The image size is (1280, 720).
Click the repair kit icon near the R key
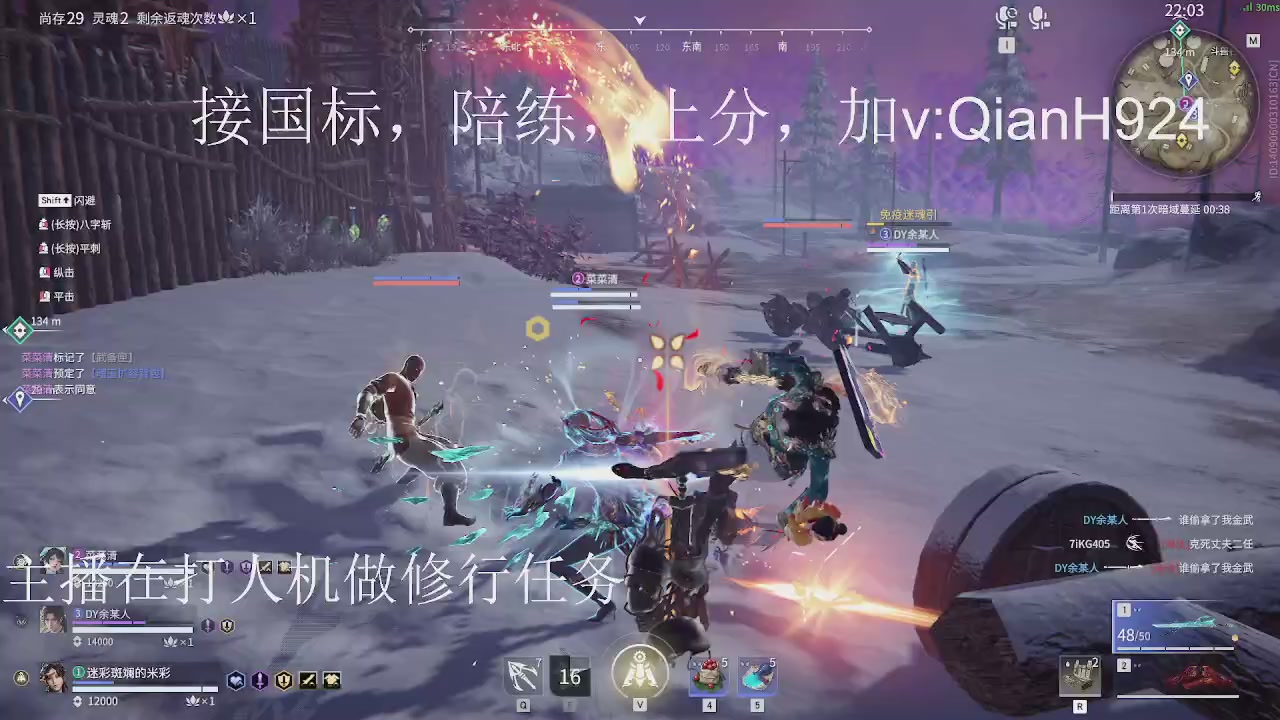point(1080,675)
